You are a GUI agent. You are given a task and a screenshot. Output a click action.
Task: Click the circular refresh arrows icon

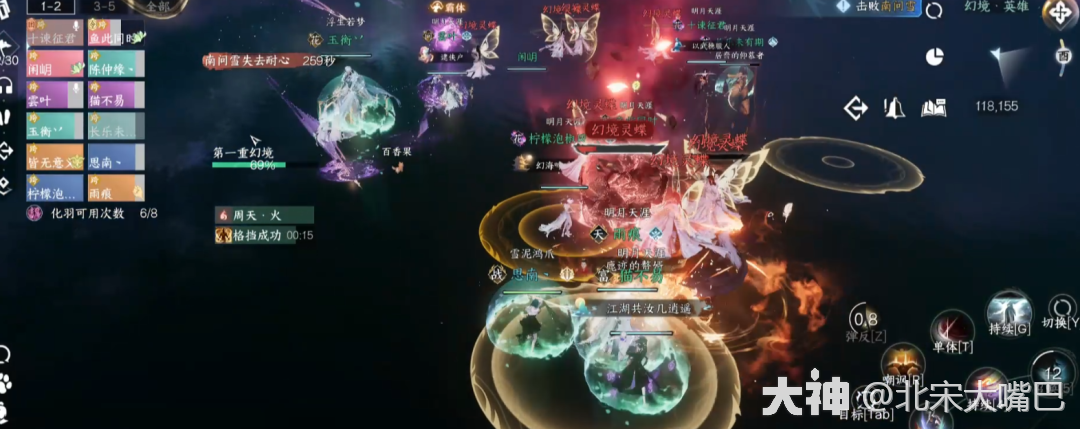tap(935, 10)
